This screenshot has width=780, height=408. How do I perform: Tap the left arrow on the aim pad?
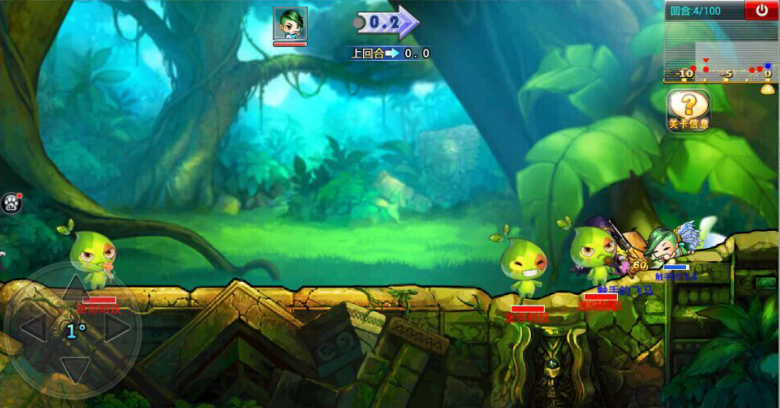coord(32,328)
